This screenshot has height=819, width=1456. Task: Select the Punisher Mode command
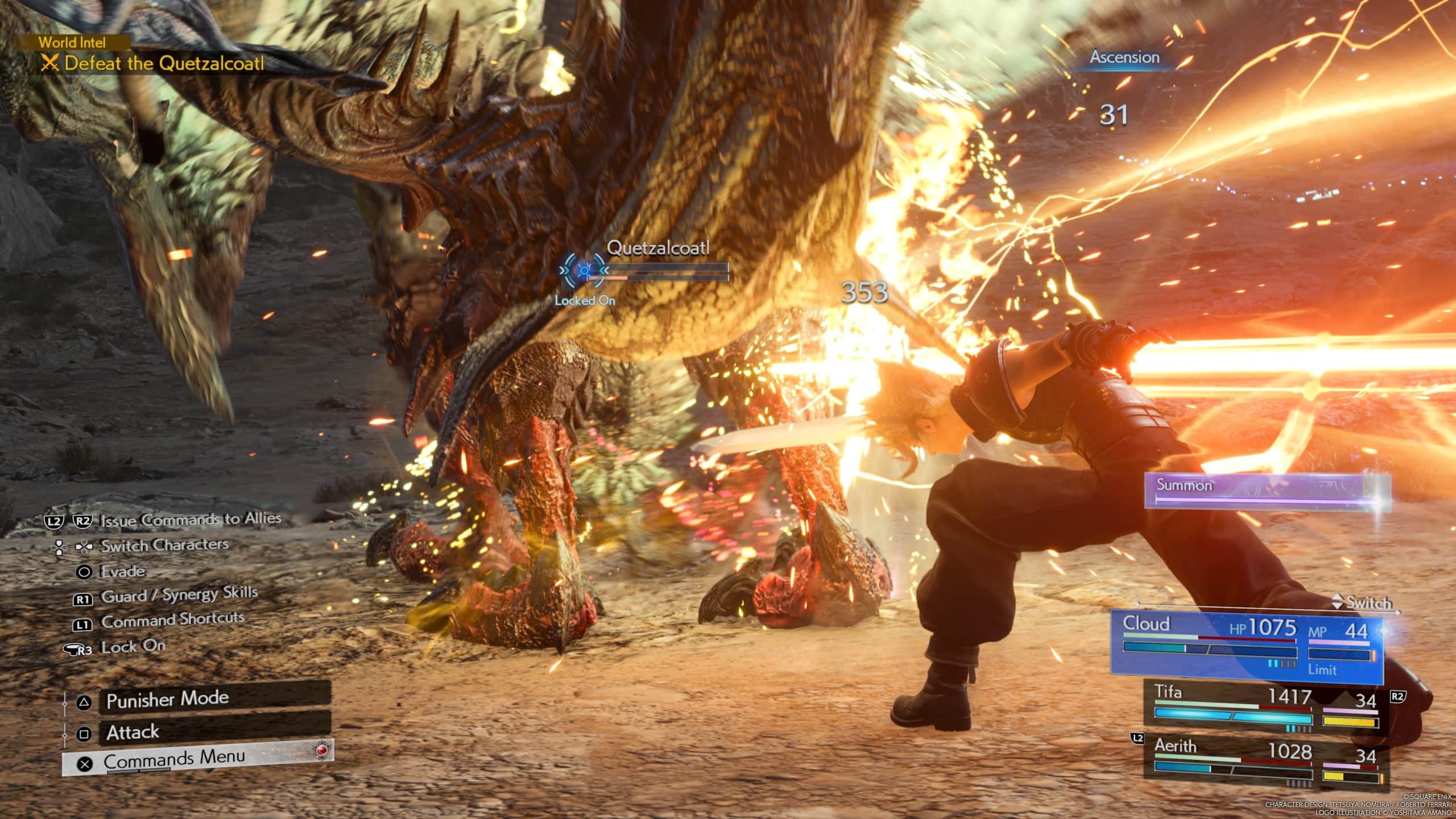pos(213,699)
